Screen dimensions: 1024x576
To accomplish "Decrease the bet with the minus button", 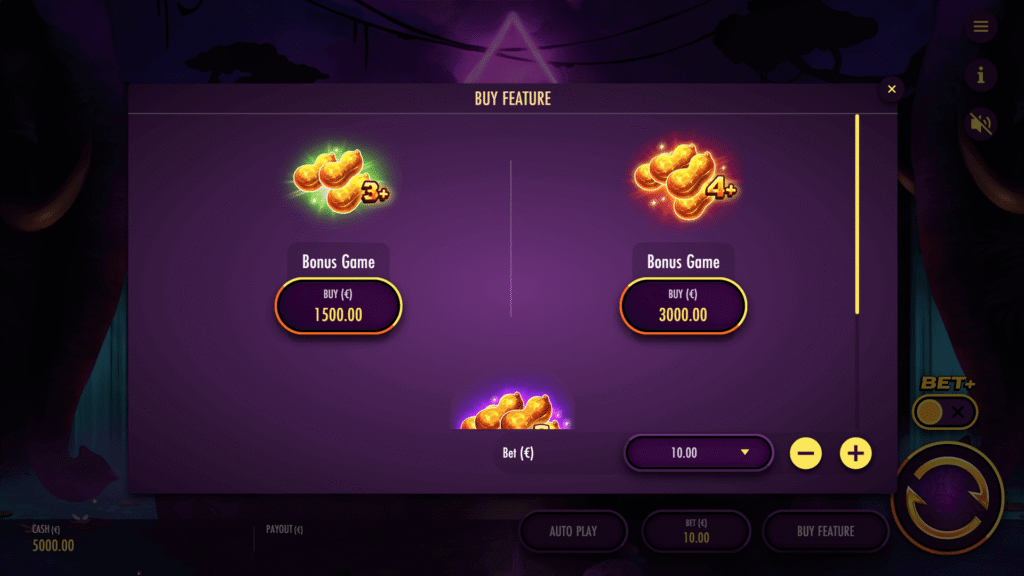I will [x=805, y=453].
